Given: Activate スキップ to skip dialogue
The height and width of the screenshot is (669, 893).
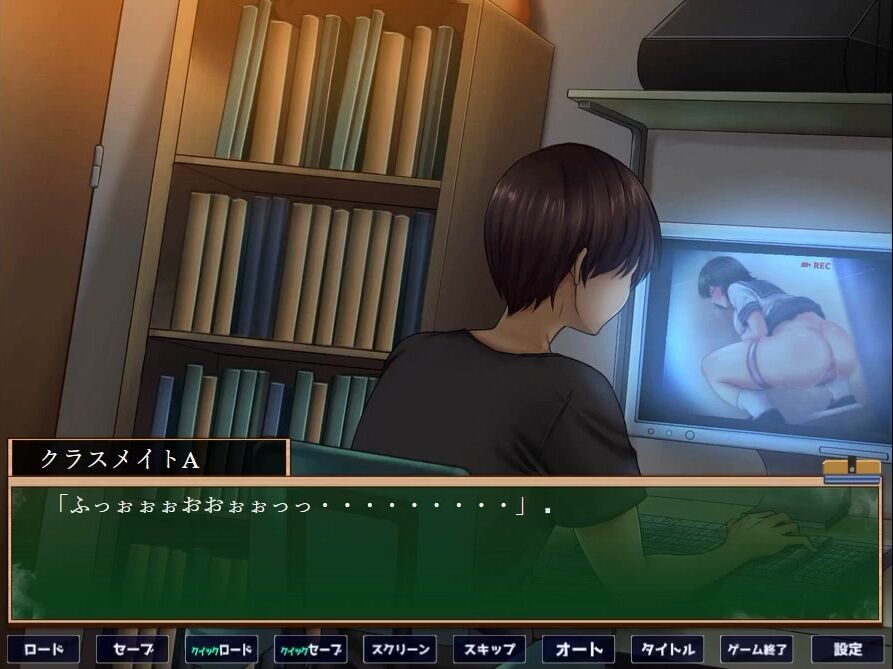Looking at the screenshot, I should [488, 649].
